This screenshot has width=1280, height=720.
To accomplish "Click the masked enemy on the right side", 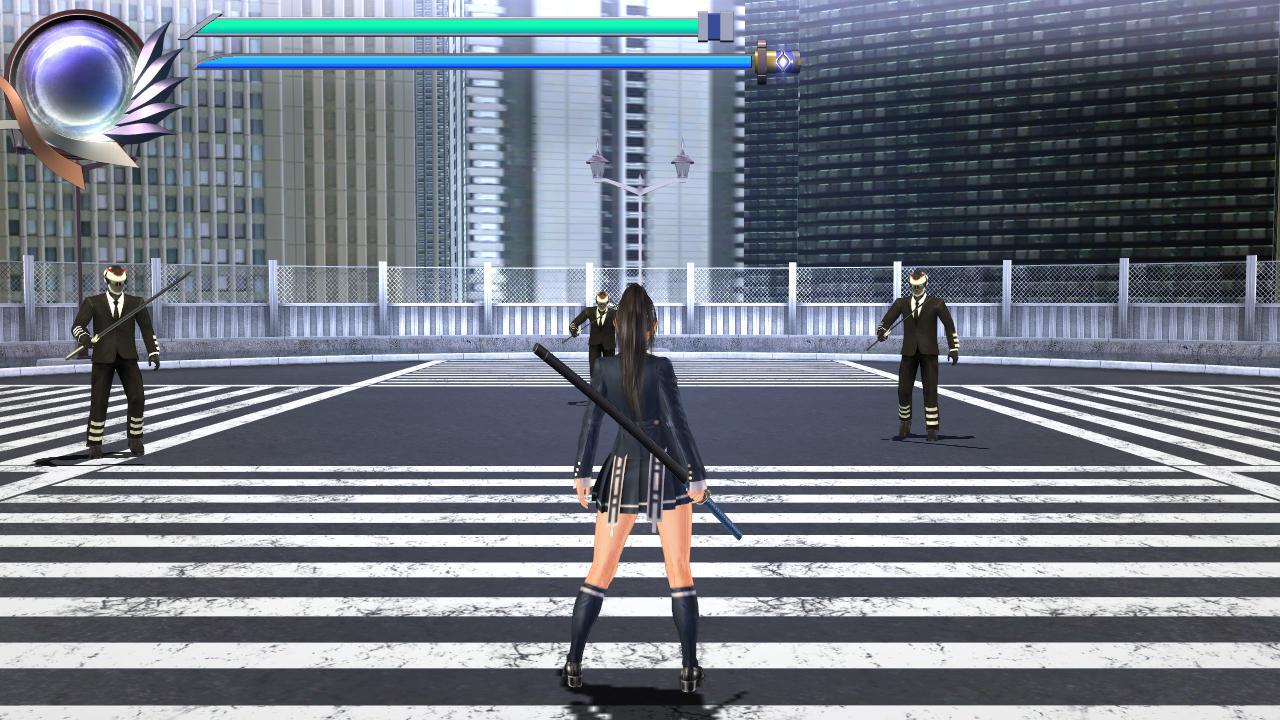I will (x=920, y=350).
